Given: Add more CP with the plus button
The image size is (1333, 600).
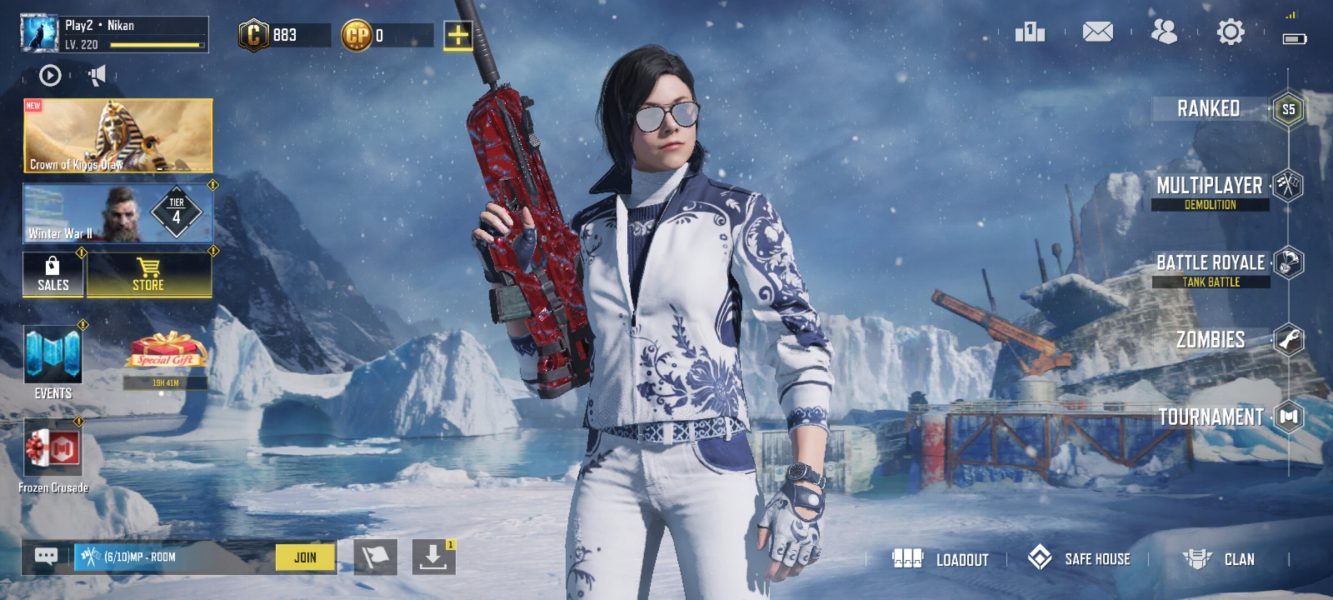Looking at the screenshot, I should coord(458,36).
